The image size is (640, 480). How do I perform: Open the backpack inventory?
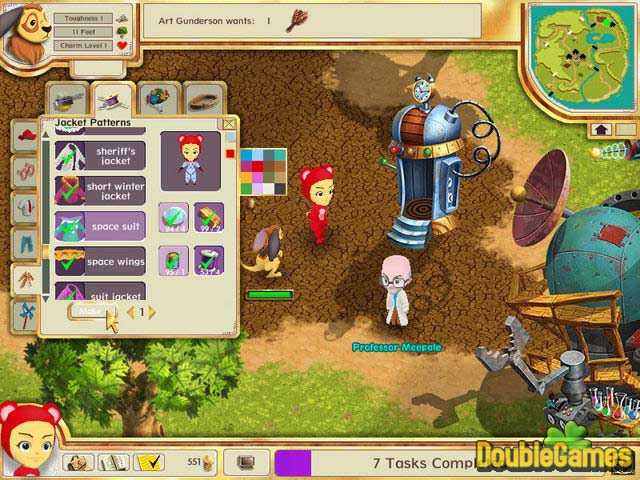tap(79, 462)
